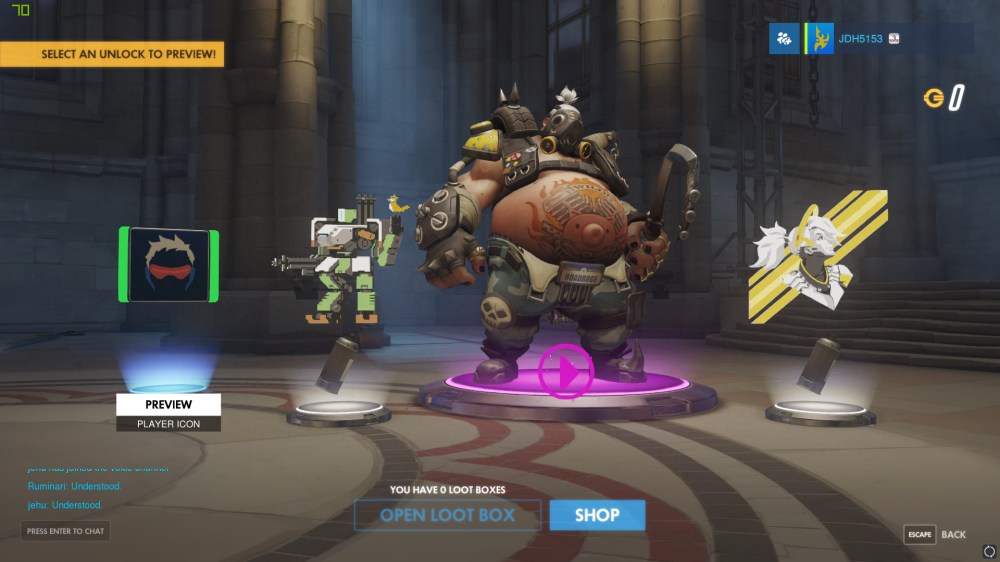Preview the Soldier 76 player icon
This screenshot has height=562, width=1000.
(x=169, y=265)
